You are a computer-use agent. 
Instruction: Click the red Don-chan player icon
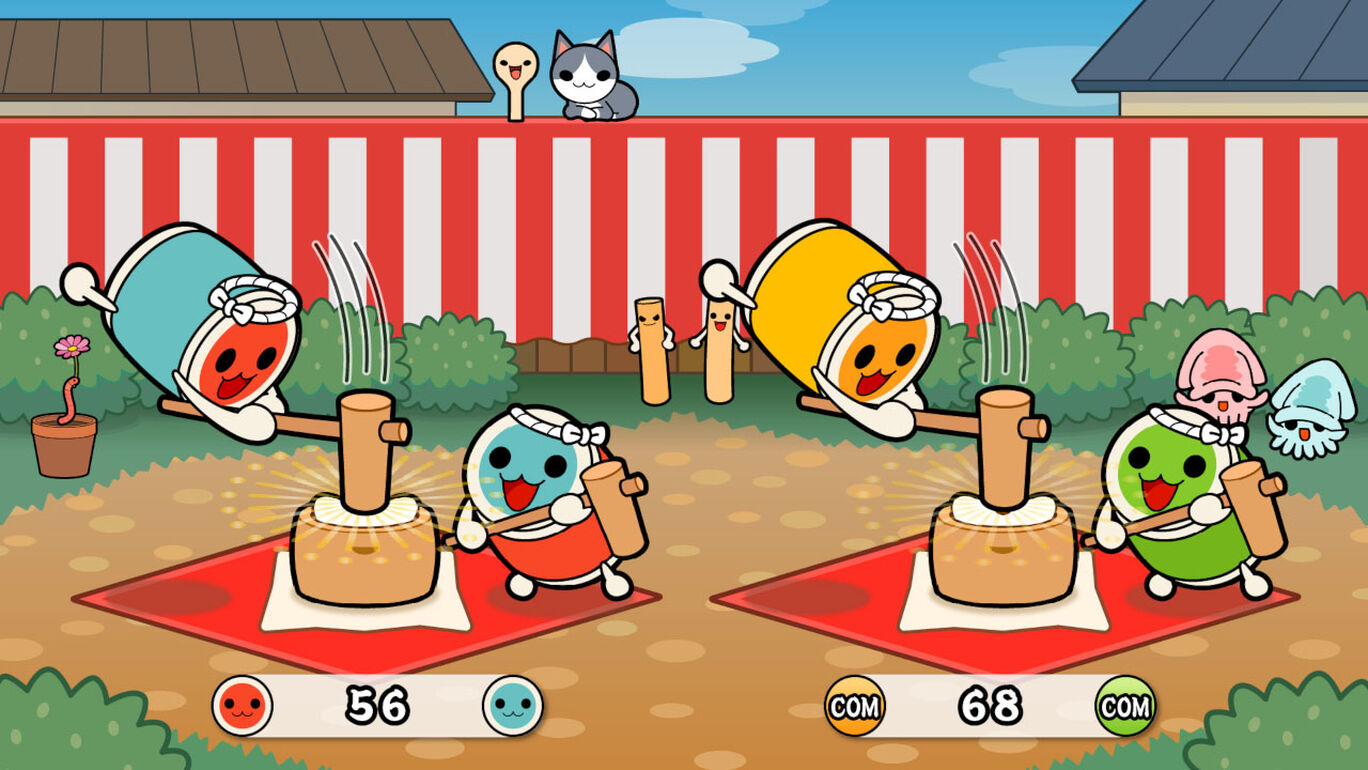(x=242, y=705)
